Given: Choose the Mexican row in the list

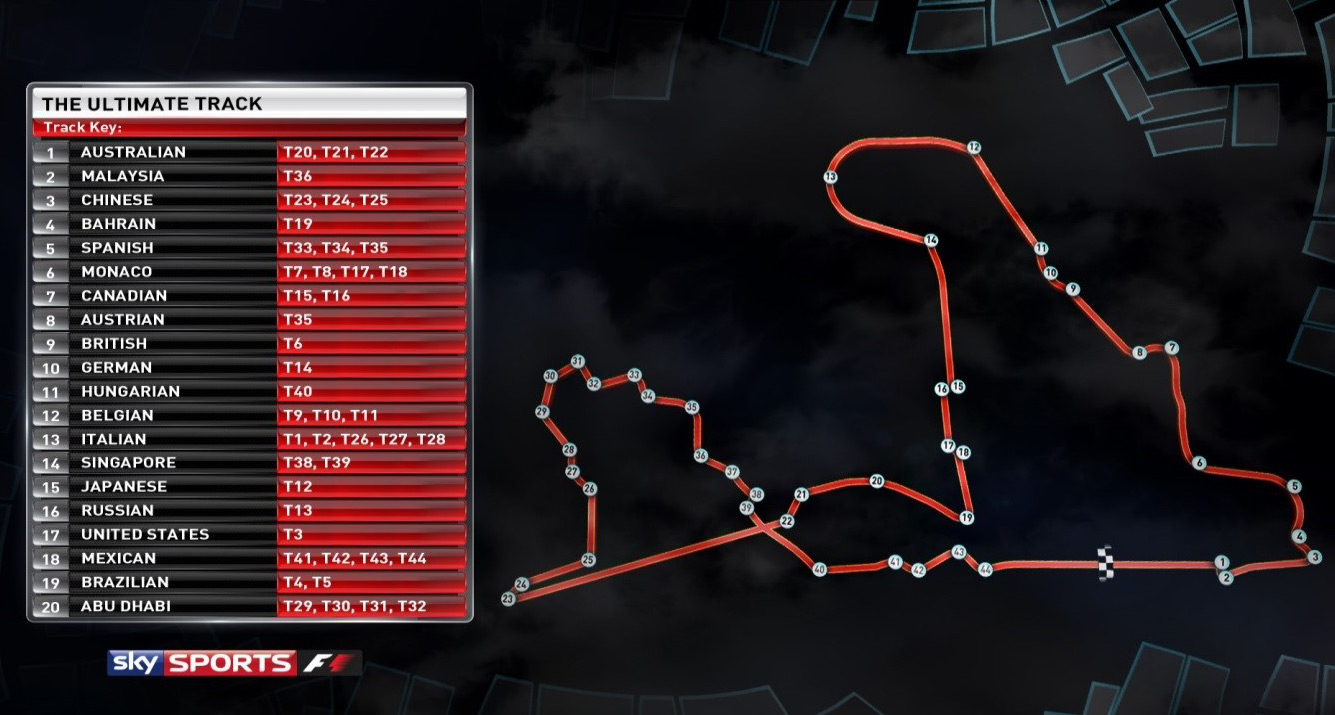Looking at the screenshot, I should (x=250, y=558).
